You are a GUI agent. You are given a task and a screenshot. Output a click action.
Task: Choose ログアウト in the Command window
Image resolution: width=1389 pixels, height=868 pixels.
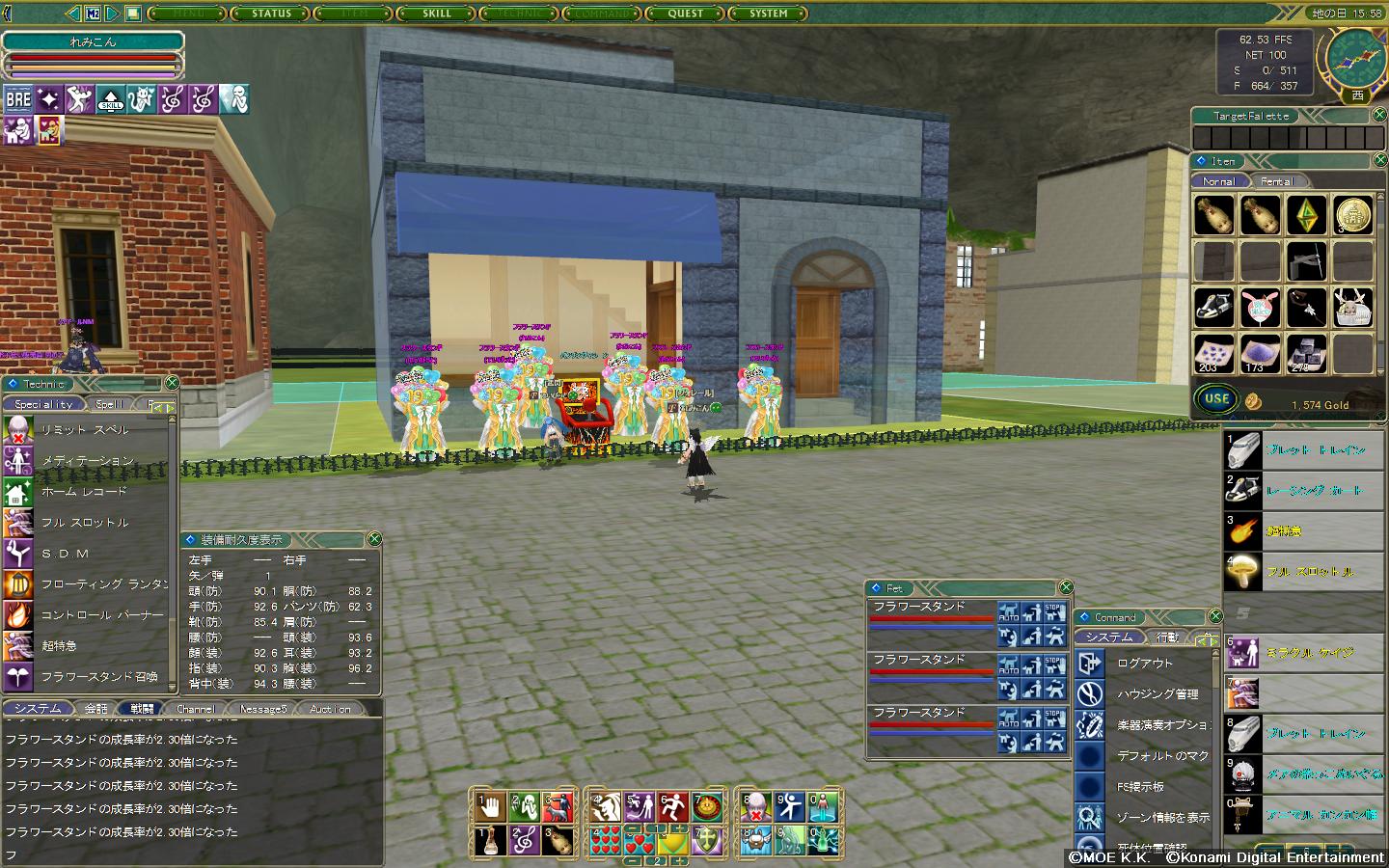click(x=1145, y=664)
